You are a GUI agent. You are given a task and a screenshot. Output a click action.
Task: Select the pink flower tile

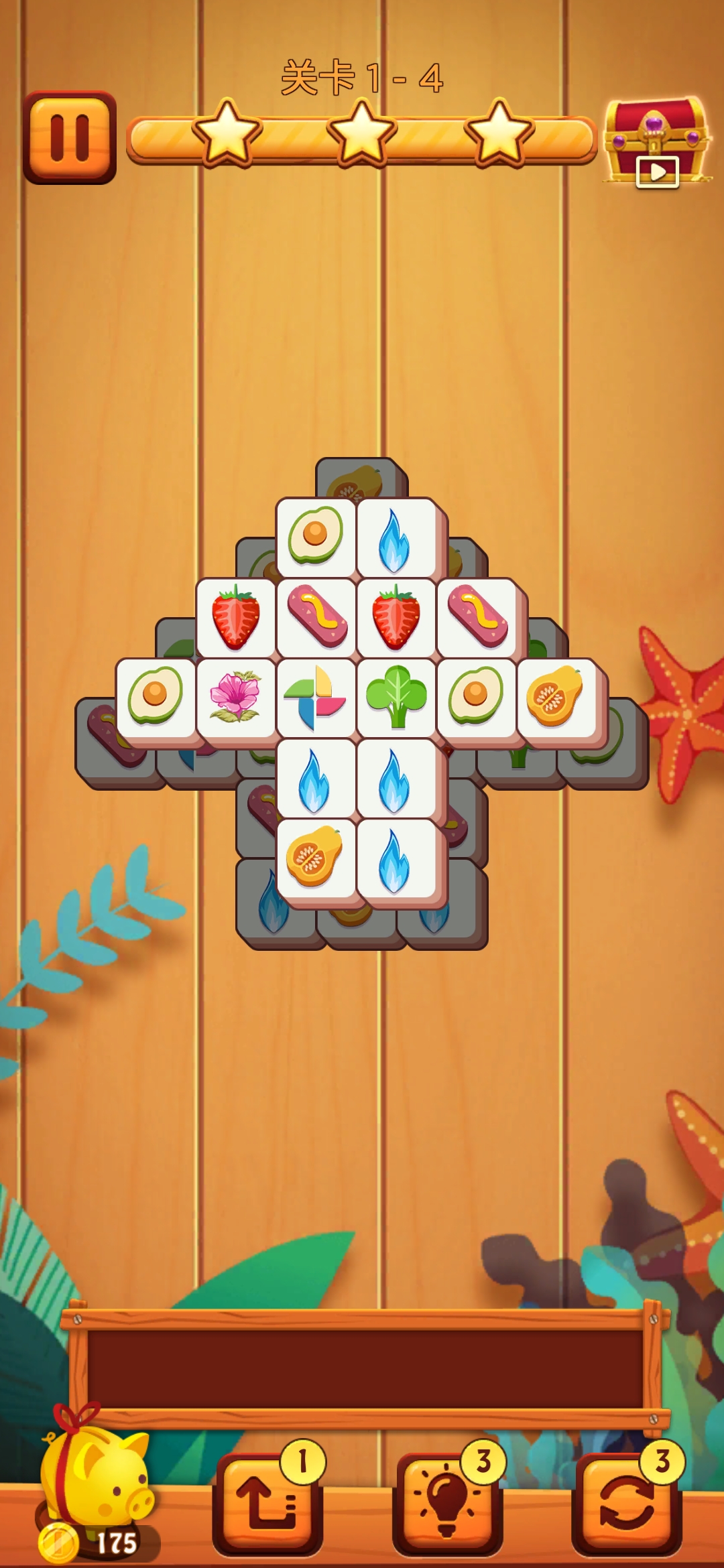click(x=235, y=697)
